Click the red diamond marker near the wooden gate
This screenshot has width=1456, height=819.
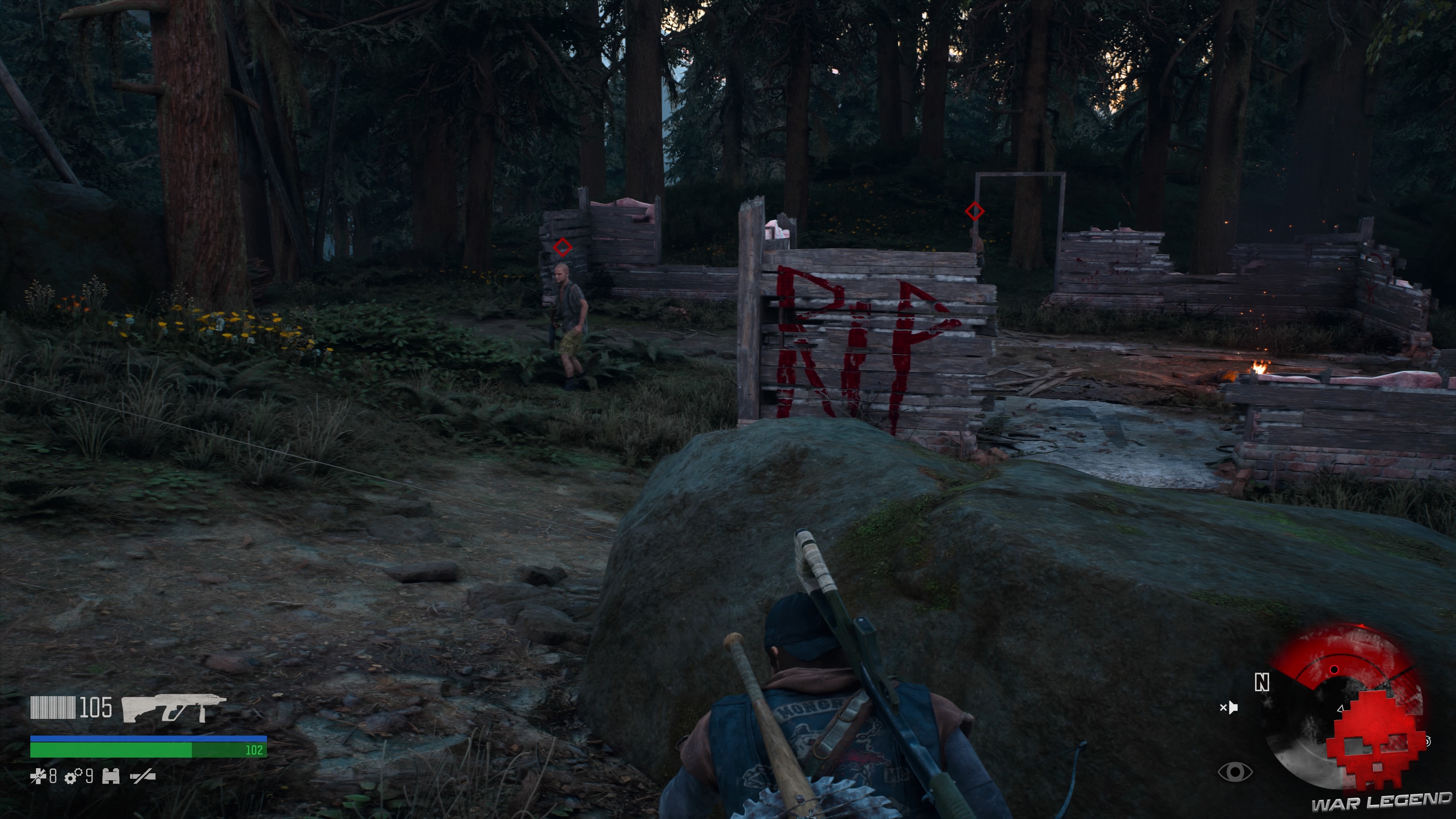(x=975, y=211)
